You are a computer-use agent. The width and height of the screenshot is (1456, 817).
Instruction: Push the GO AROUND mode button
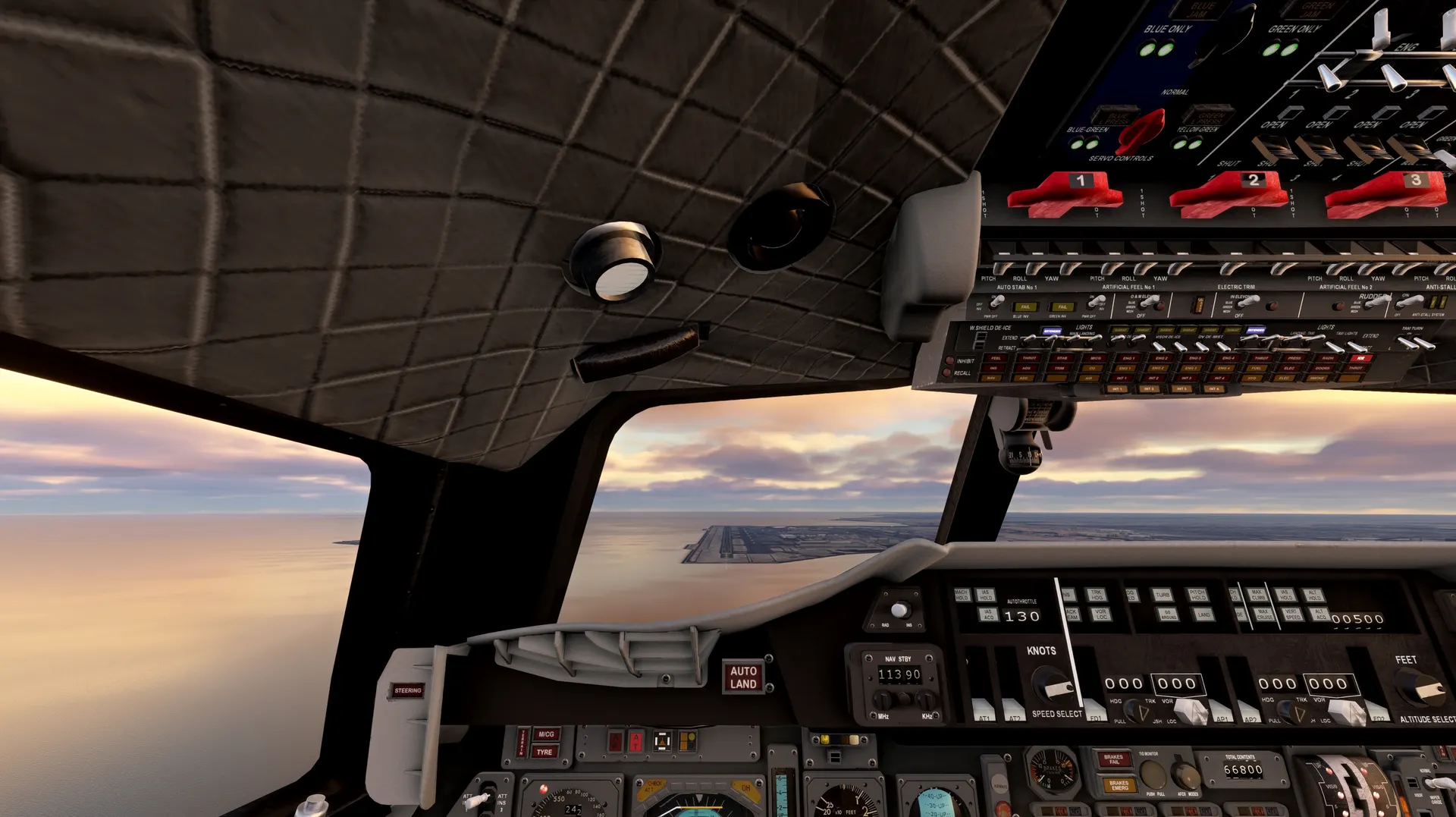pyautogui.click(x=1169, y=614)
